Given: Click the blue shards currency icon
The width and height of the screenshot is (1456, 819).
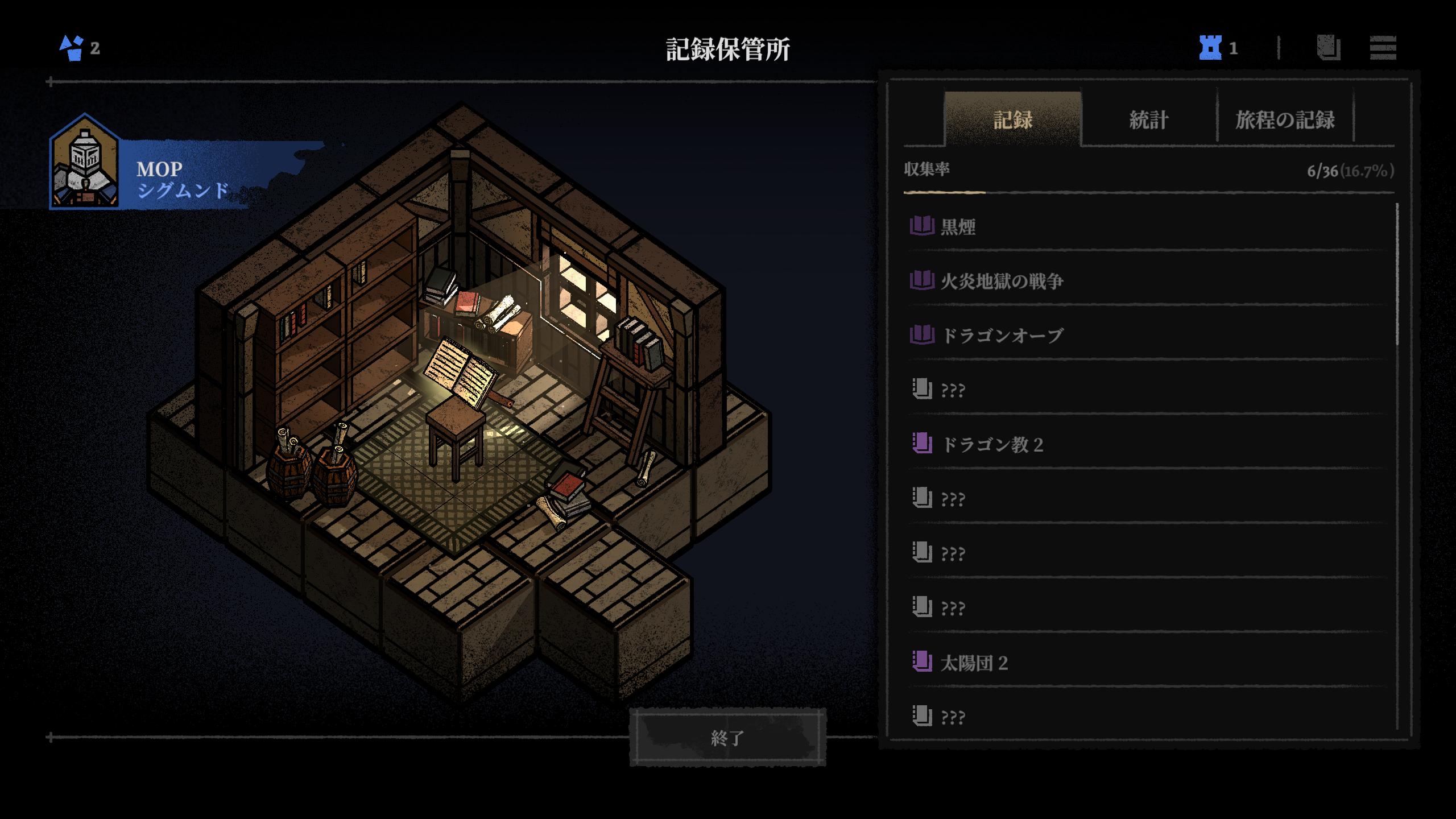Looking at the screenshot, I should click(x=72, y=48).
